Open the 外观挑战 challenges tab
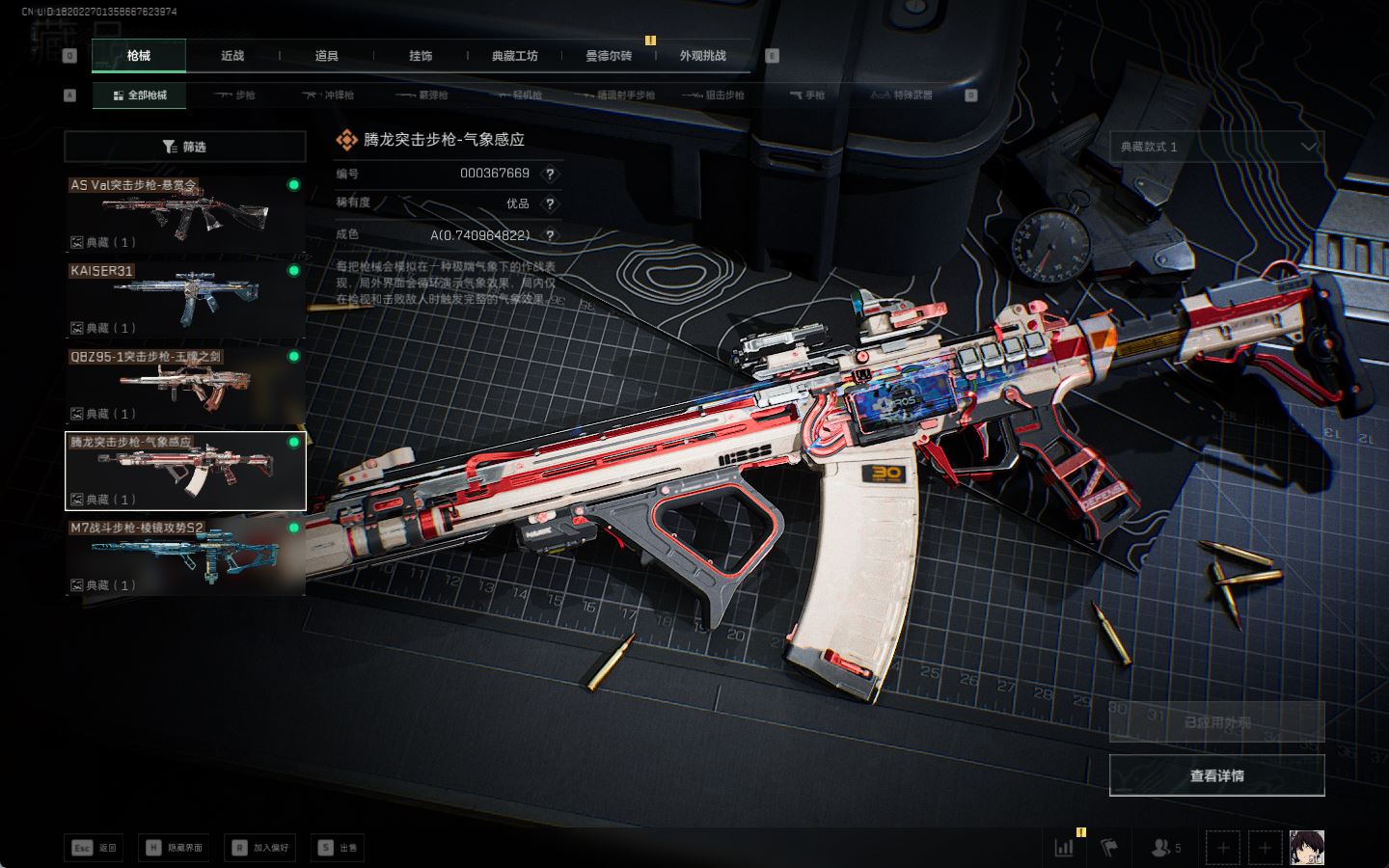This screenshot has height=868, width=1389. point(702,56)
